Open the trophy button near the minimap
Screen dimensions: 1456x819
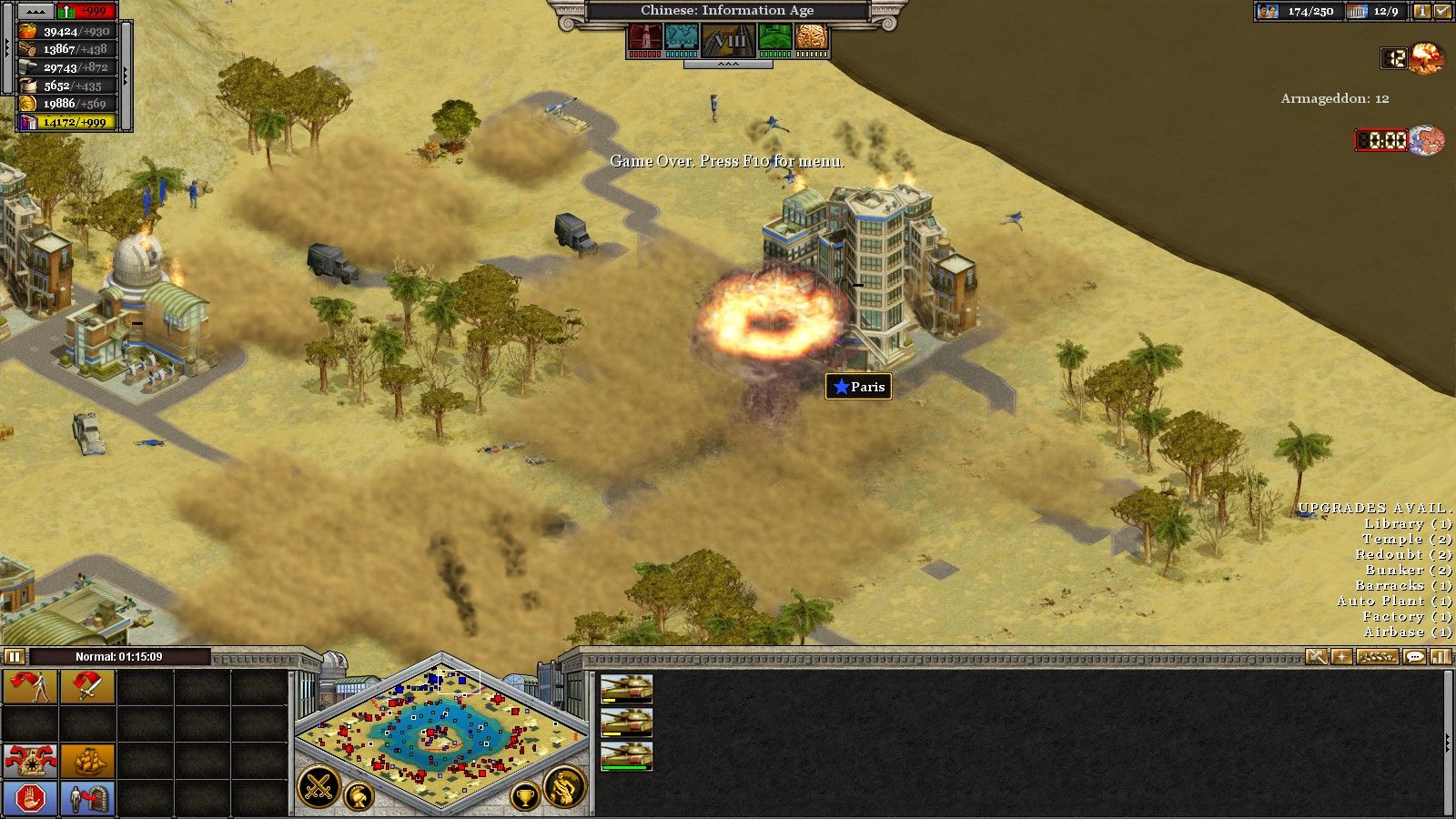pos(524,797)
